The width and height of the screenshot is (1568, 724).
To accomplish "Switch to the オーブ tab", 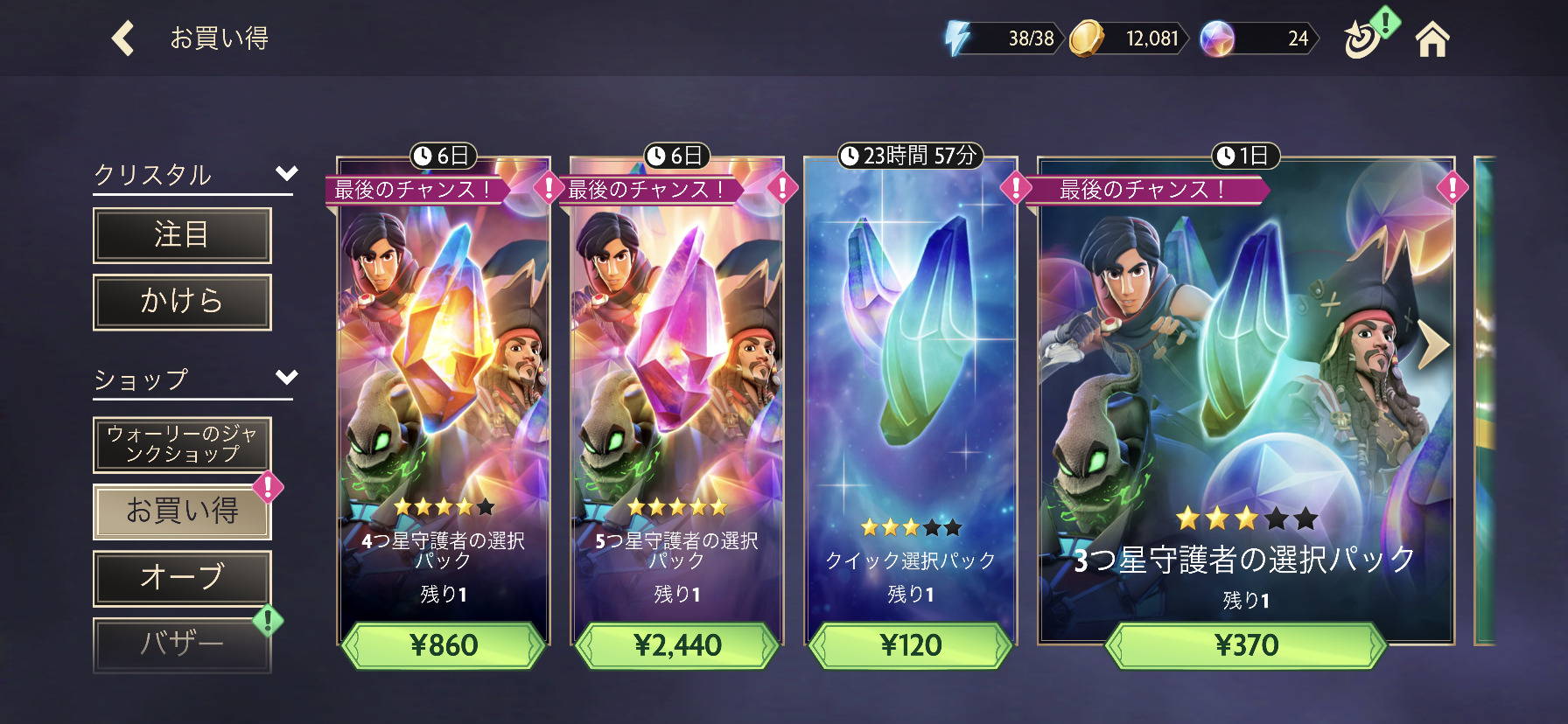I will [x=182, y=578].
